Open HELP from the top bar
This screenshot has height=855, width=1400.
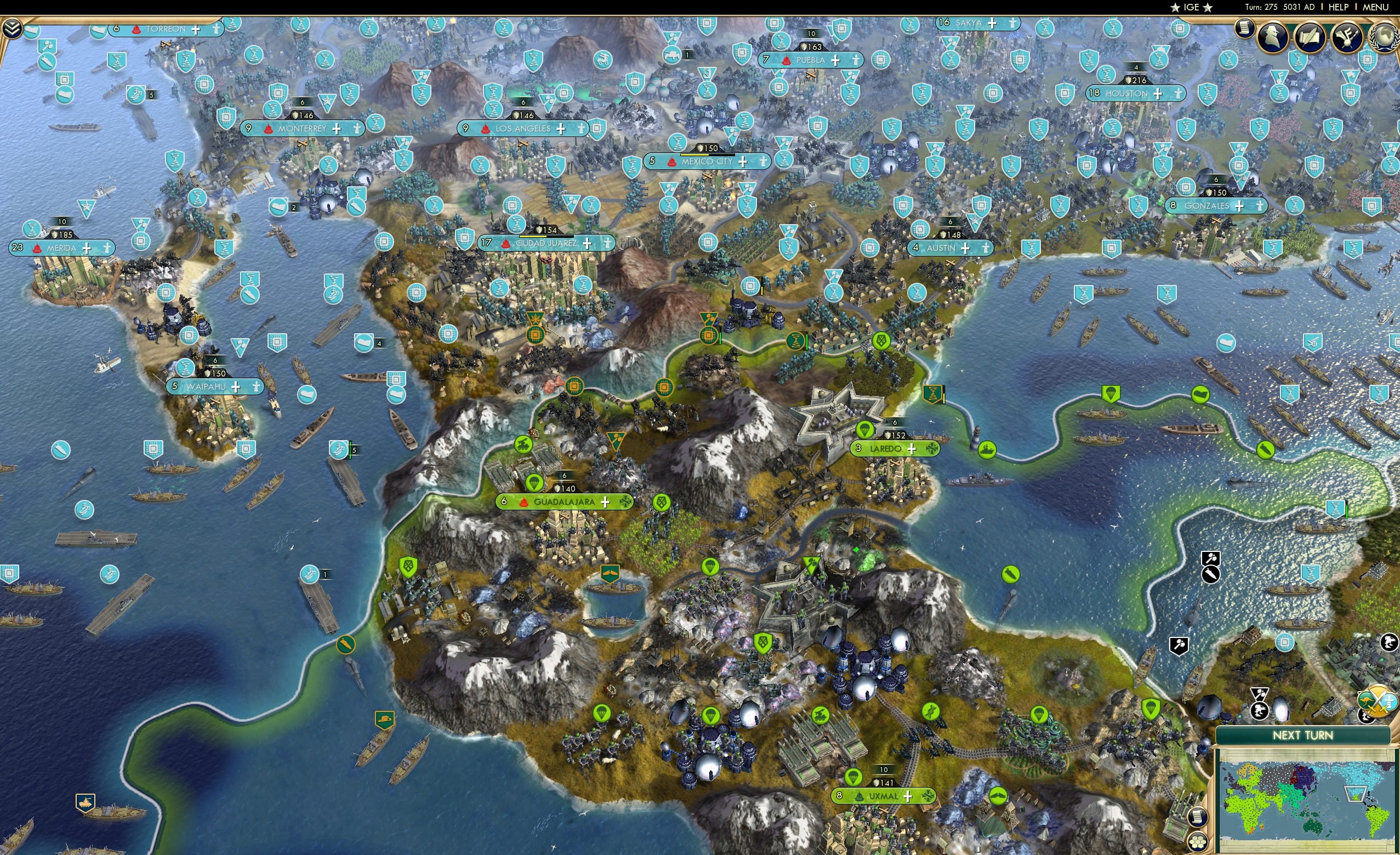[x=1339, y=7]
